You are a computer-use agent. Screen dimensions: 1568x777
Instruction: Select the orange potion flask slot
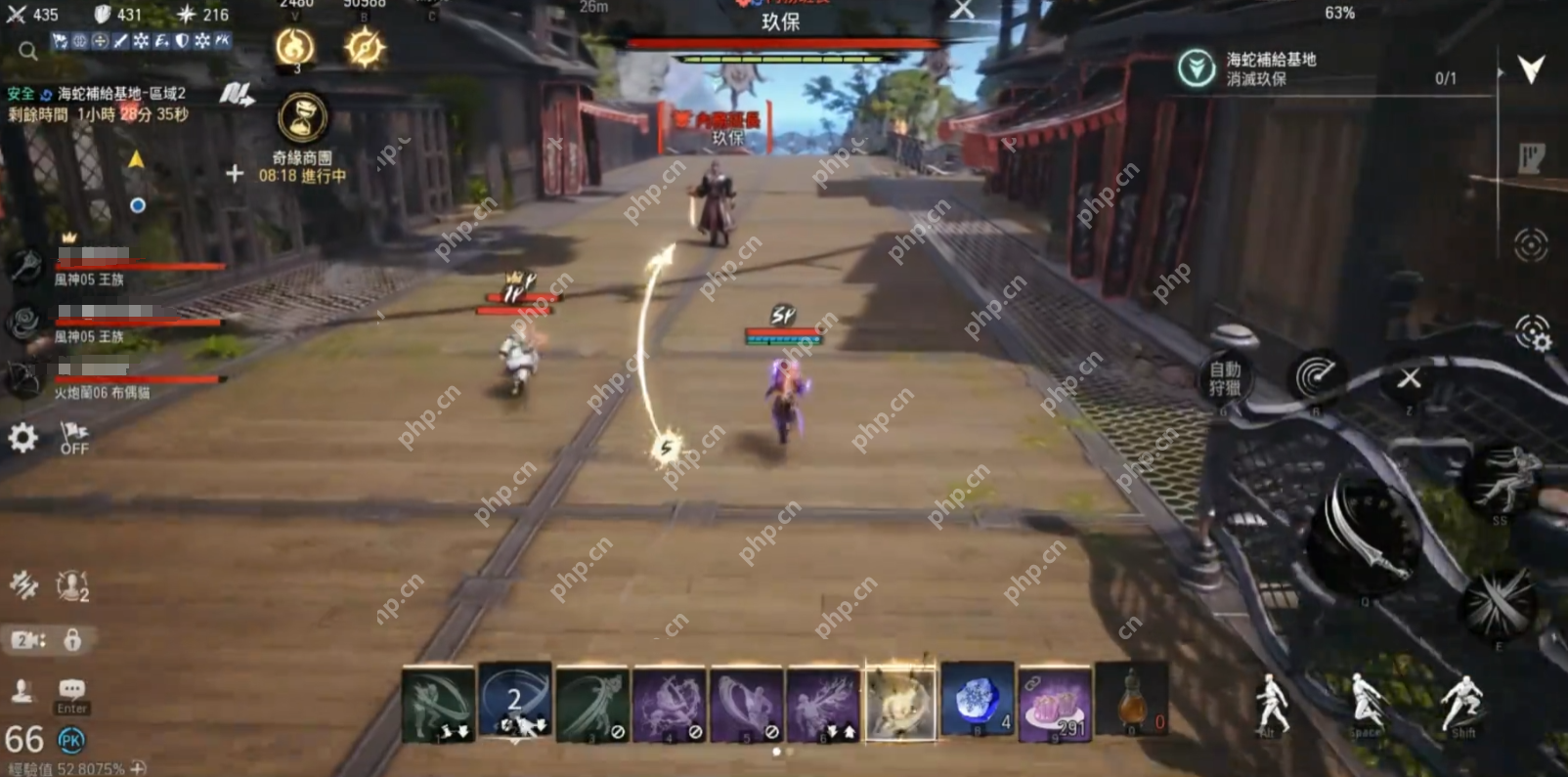[x=1132, y=701]
